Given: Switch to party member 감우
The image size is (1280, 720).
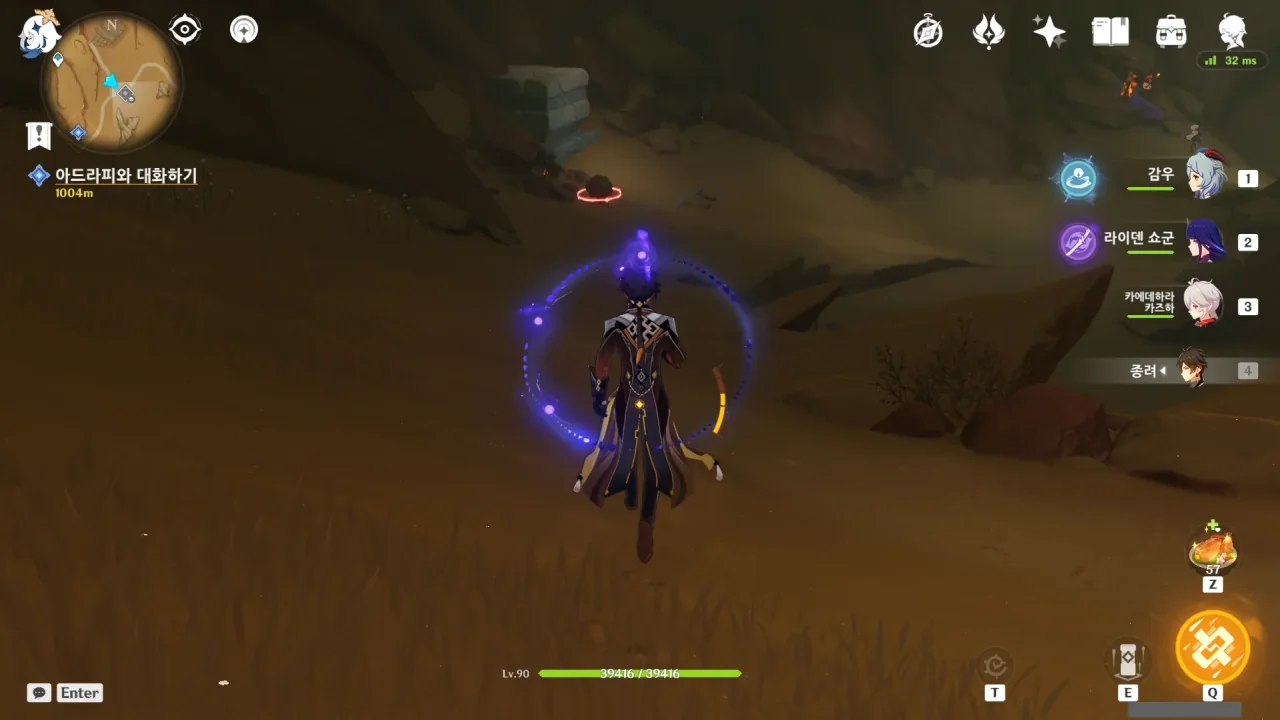Looking at the screenshot, I should 1205,178.
